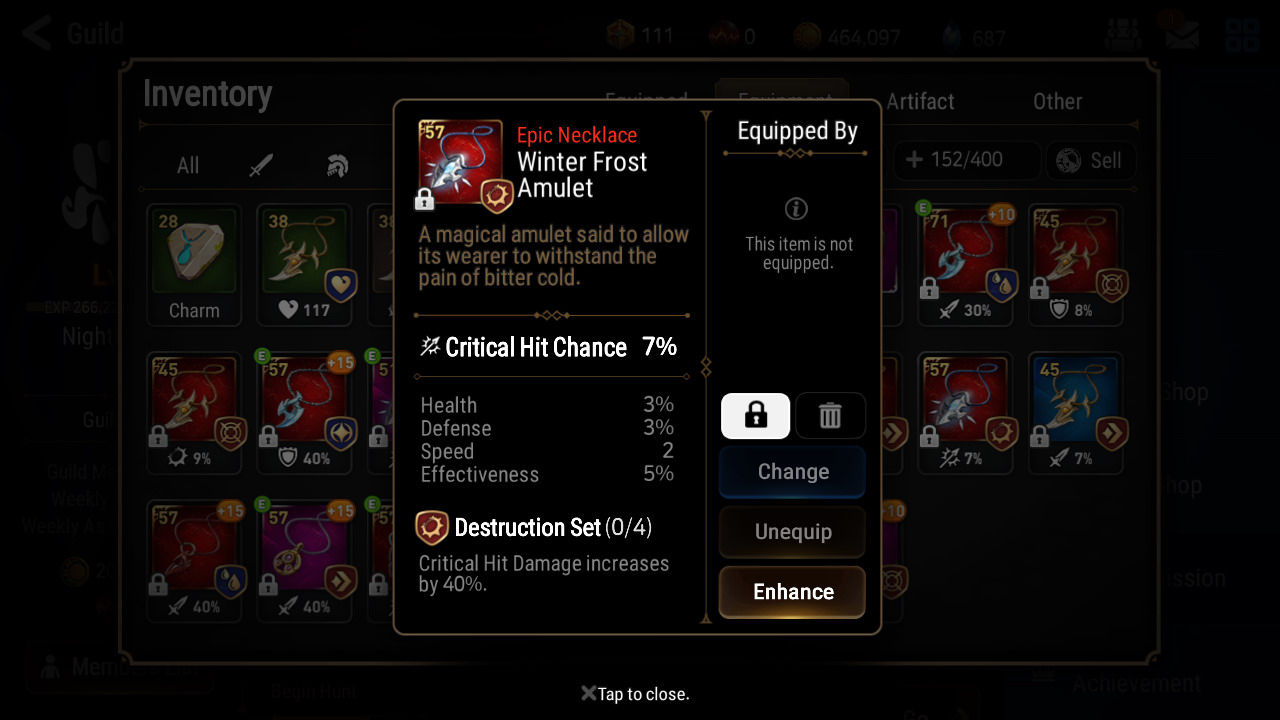Open the mailbox envelope icon
The height and width of the screenshot is (720, 1280).
click(1181, 36)
